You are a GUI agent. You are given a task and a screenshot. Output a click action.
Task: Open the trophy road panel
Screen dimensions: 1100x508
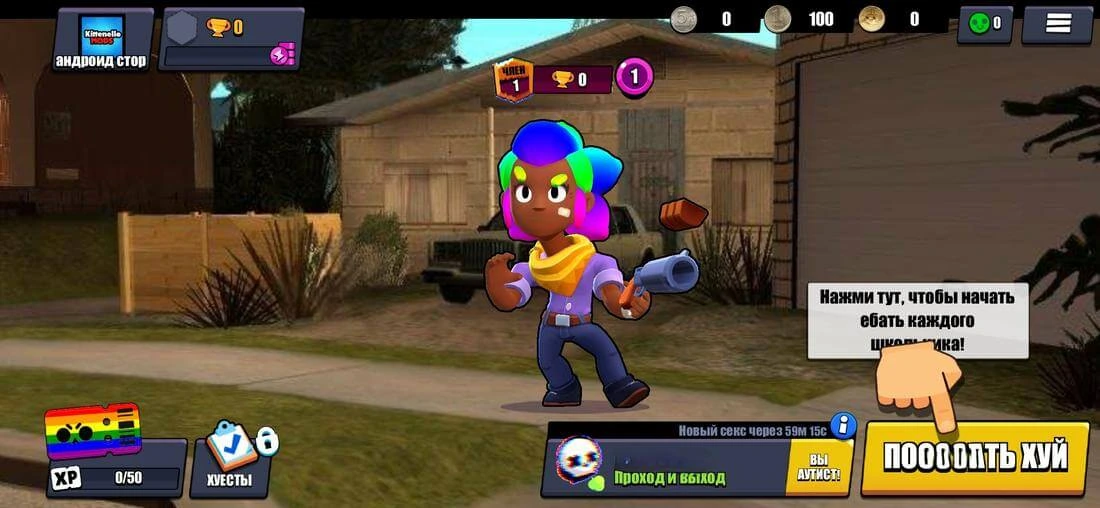click(232, 39)
